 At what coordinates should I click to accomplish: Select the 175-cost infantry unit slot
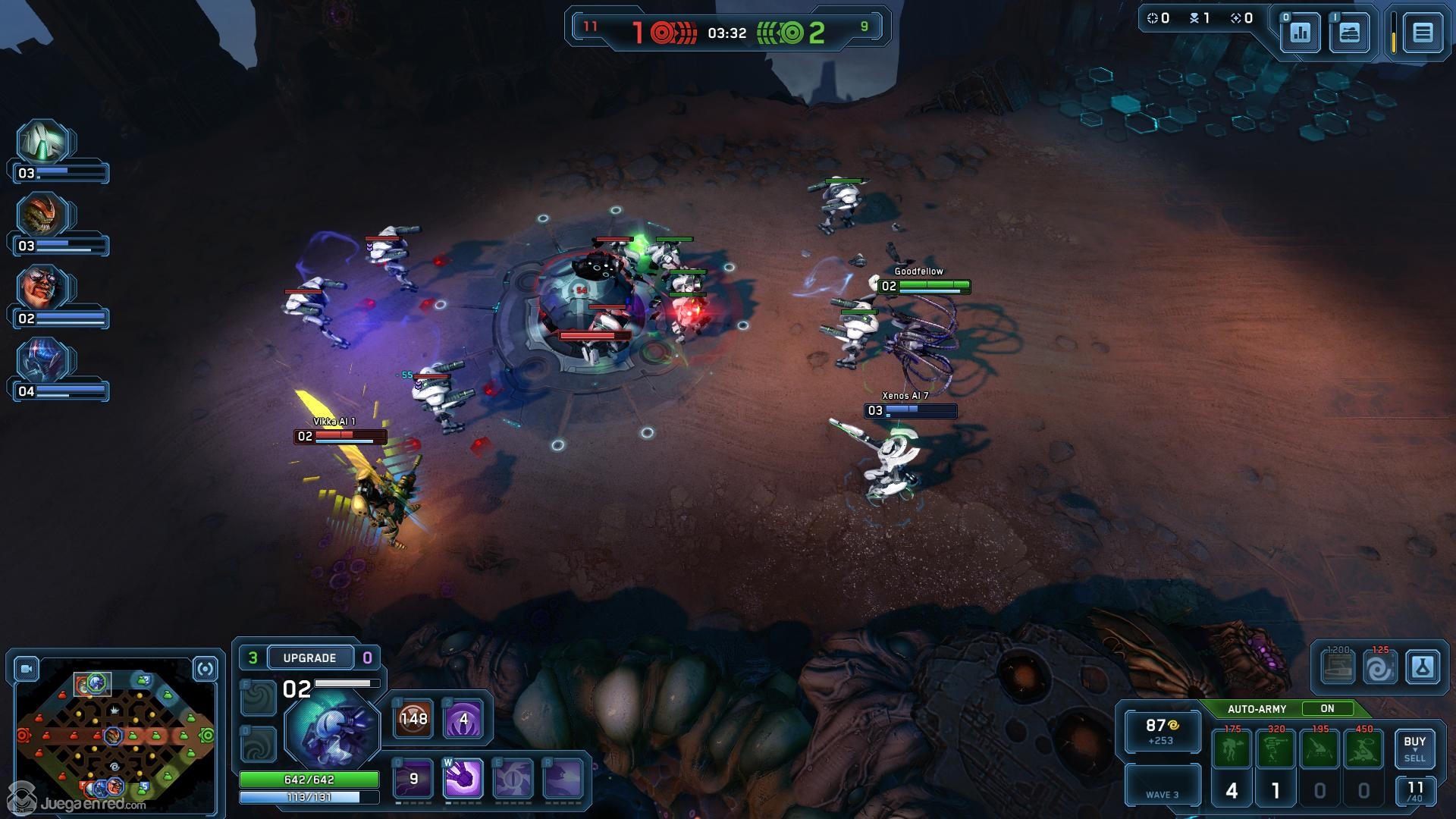point(1232,749)
